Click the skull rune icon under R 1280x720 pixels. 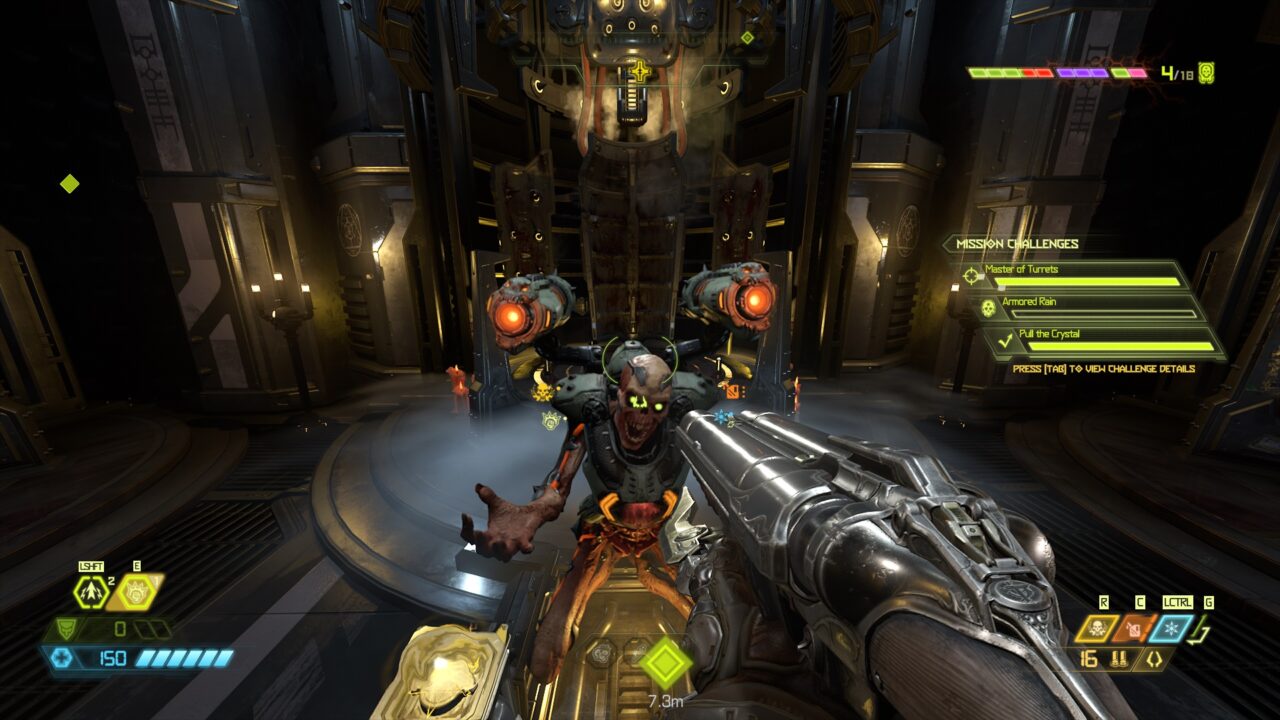point(1098,629)
